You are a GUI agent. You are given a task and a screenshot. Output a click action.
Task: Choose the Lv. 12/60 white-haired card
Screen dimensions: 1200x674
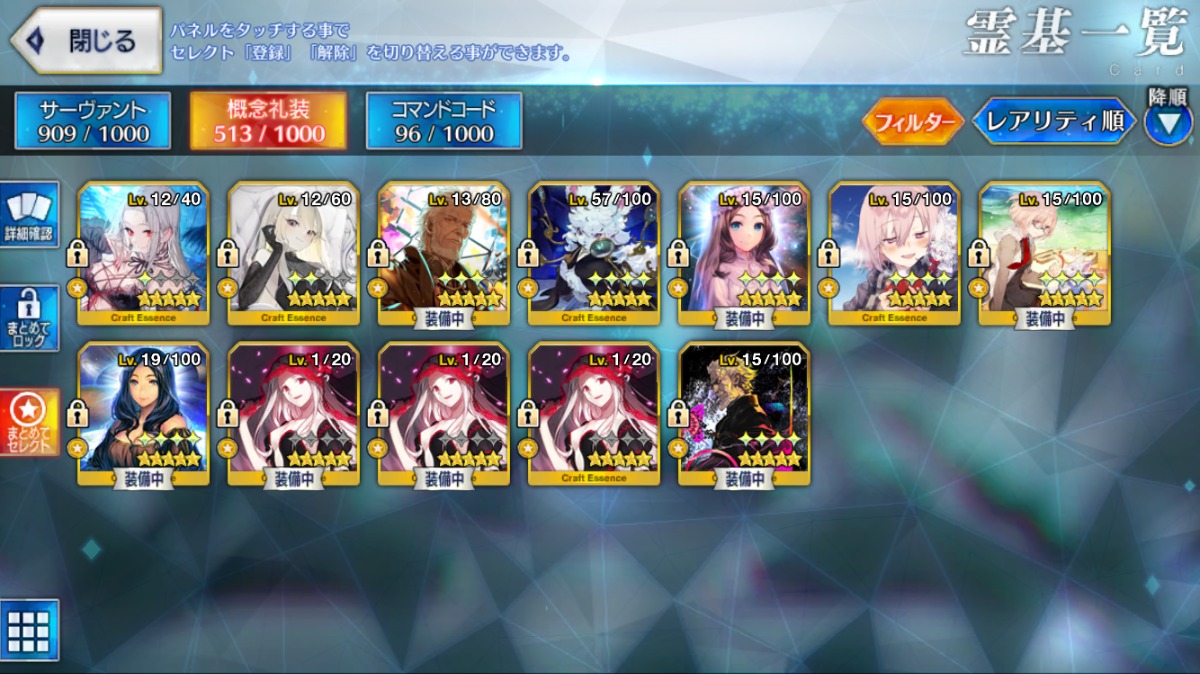pyautogui.click(x=293, y=254)
